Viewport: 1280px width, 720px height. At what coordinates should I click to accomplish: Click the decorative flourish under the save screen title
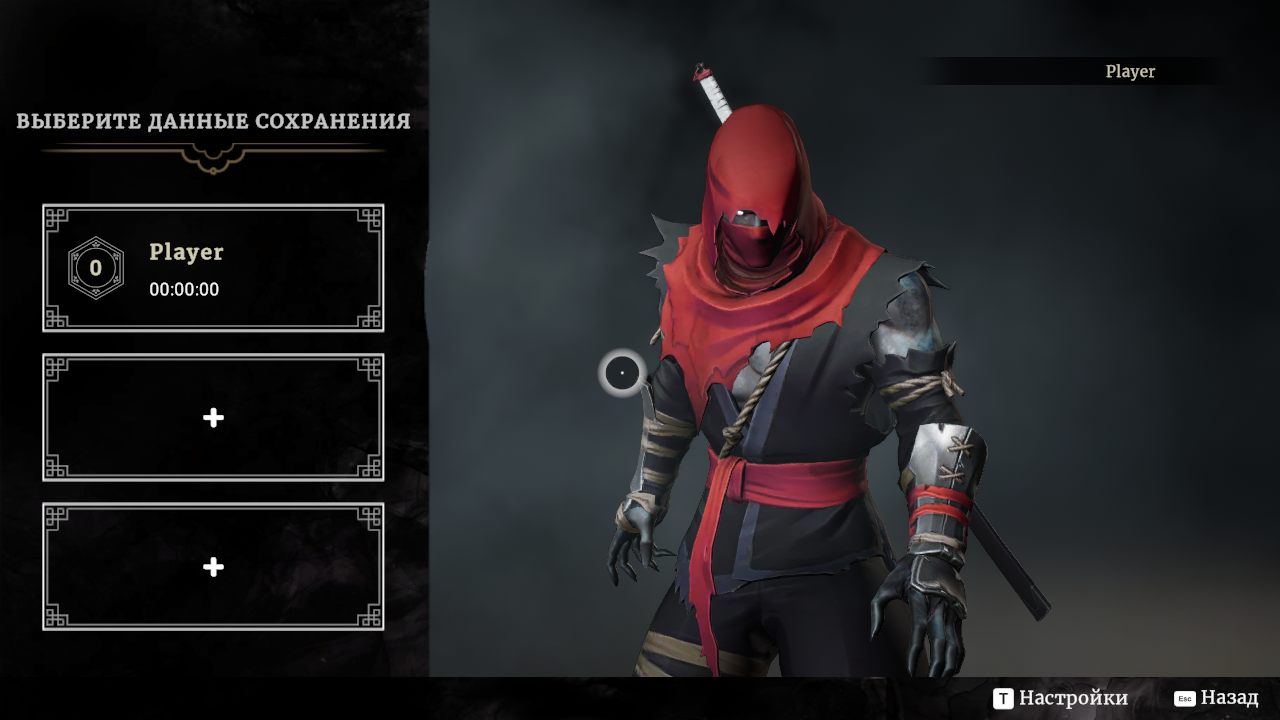tap(212, 158)
